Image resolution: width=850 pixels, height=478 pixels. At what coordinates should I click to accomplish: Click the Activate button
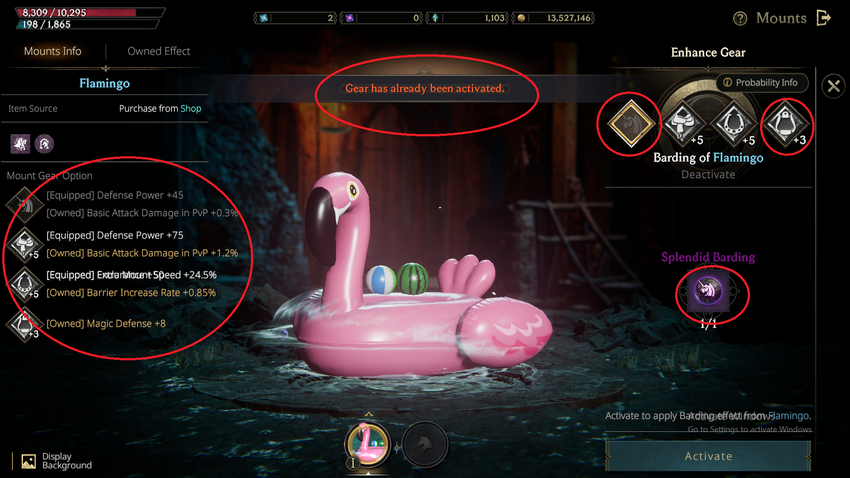(708, 456)
